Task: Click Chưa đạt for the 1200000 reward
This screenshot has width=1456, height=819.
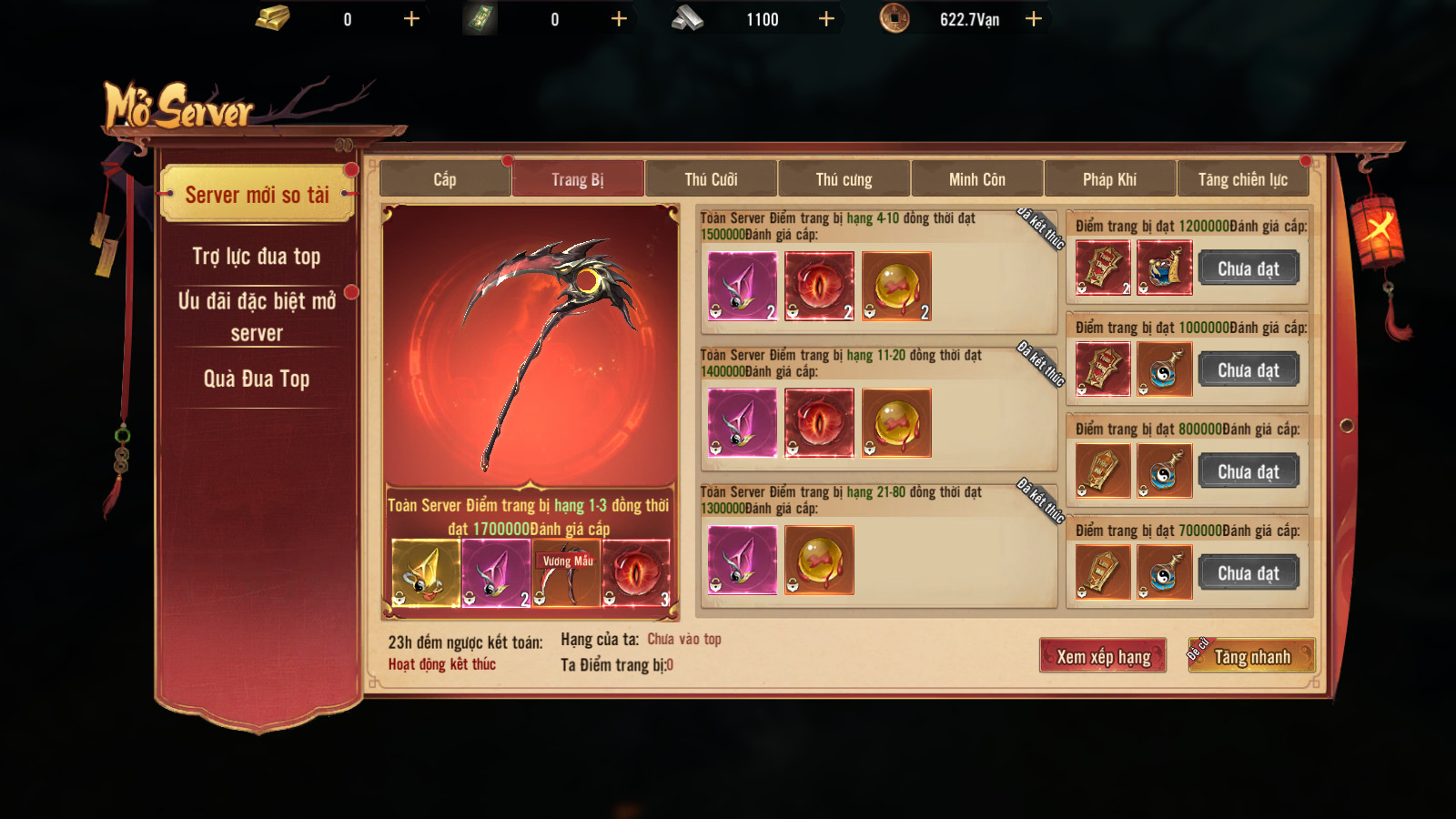Action: 1249,268
